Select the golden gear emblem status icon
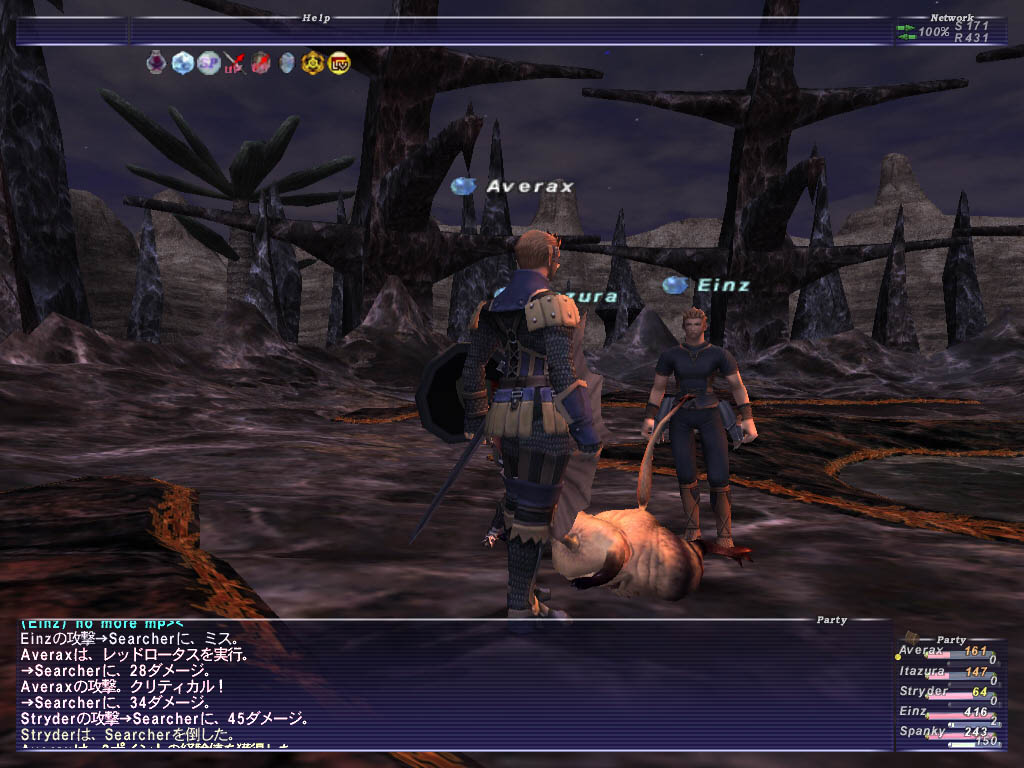This screenshot has height=768, width=1024. click(x=313, y=63)
